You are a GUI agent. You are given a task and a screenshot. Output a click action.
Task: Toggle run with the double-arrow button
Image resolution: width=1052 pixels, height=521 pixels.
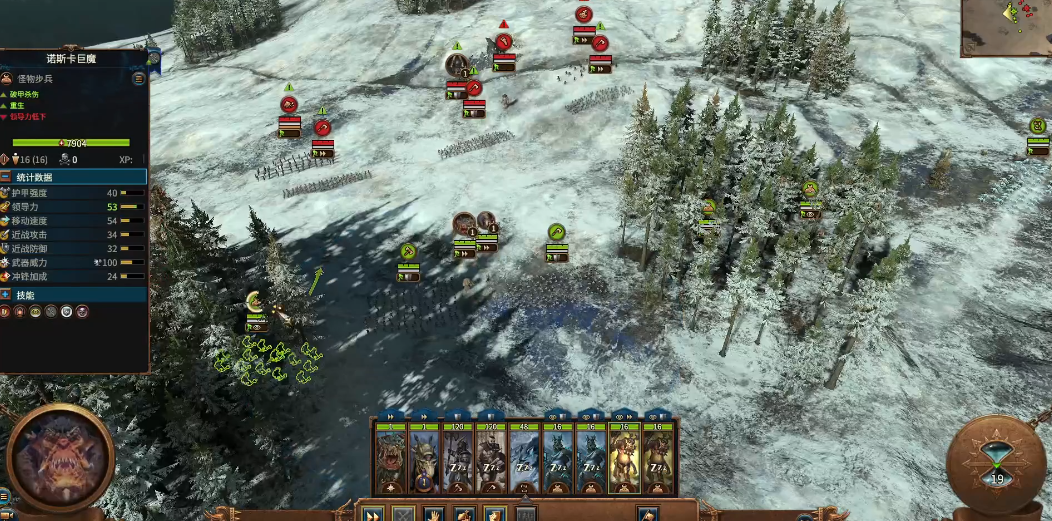(x=372, y=514)
